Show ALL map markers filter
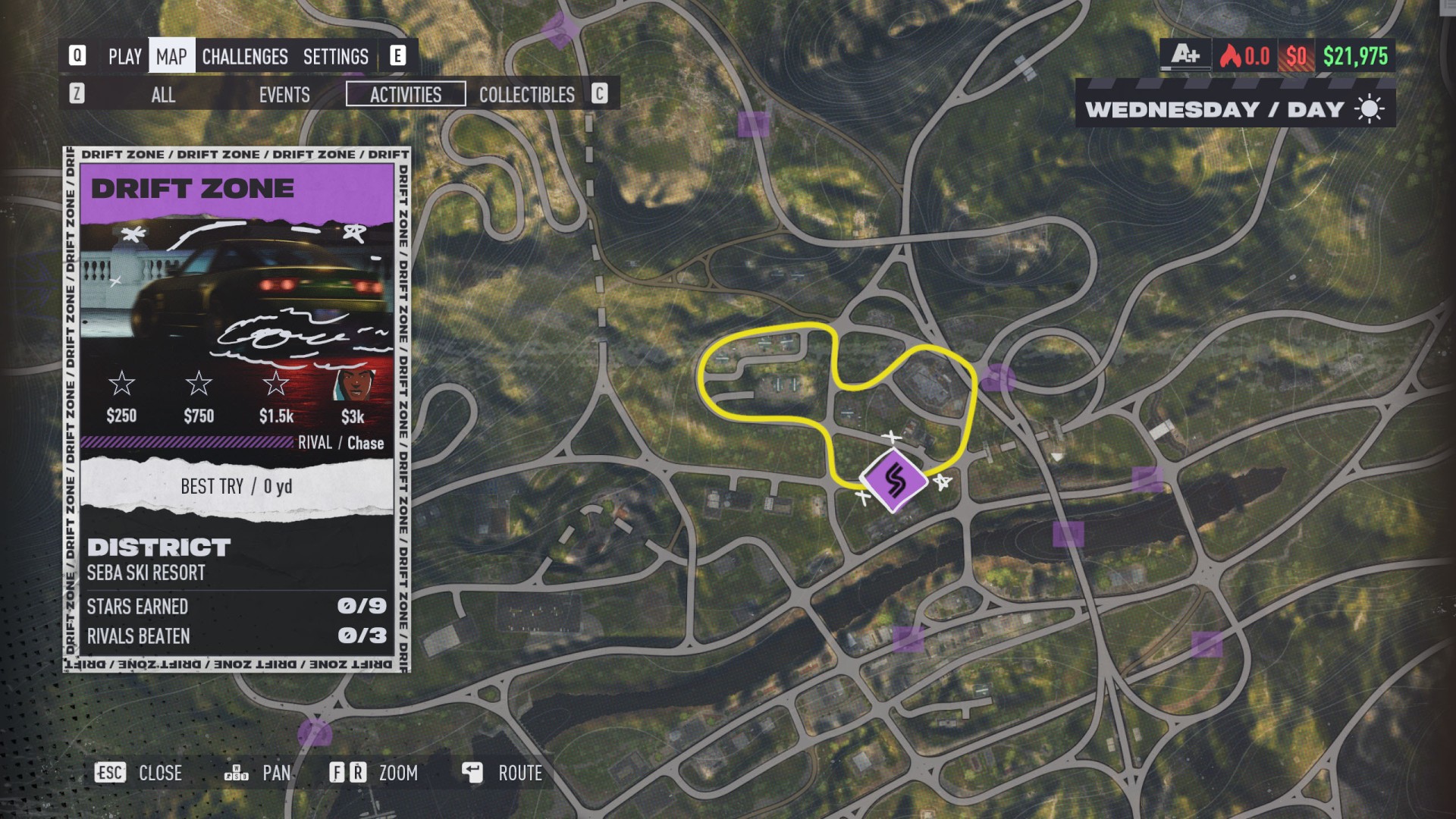The width and height of the screenshot is (1456, 819). pos(163,95)
